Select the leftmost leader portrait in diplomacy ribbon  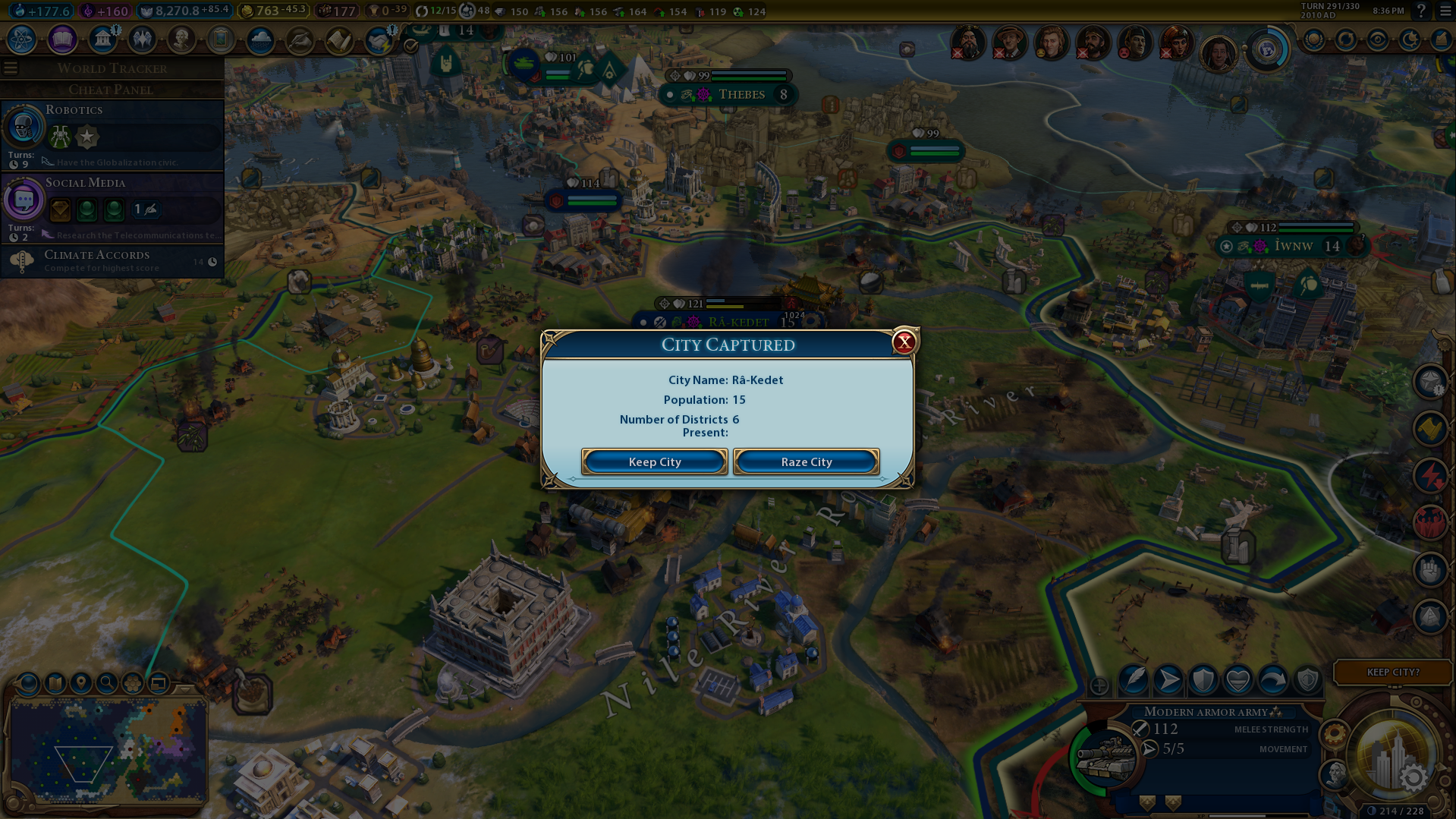[970, 43]
